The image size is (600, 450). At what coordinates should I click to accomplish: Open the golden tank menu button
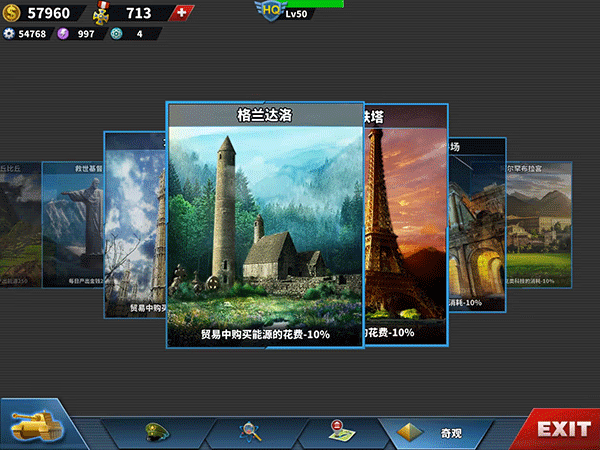(x=33, y=427)
